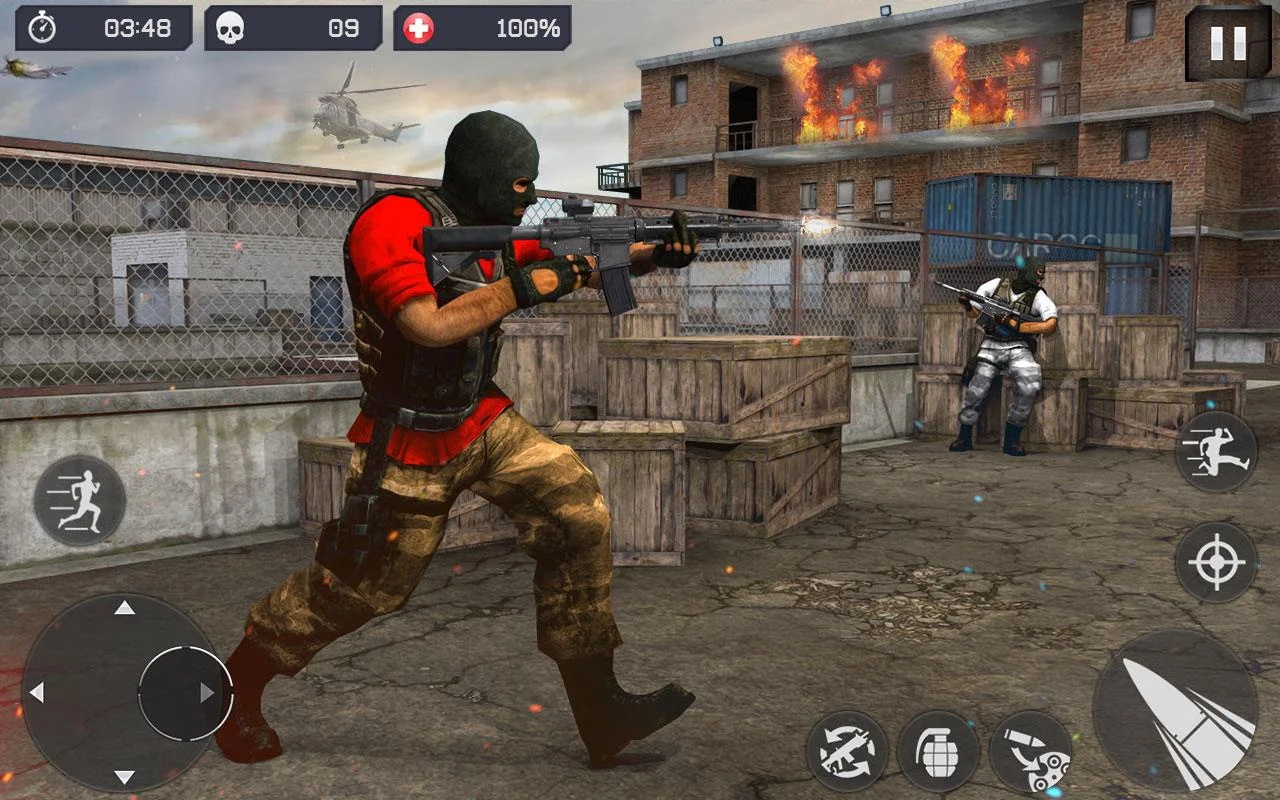This screenshot has height=800, width=1280.
Task: Click the joystick's up arrow
Action: tap(124, 608)
